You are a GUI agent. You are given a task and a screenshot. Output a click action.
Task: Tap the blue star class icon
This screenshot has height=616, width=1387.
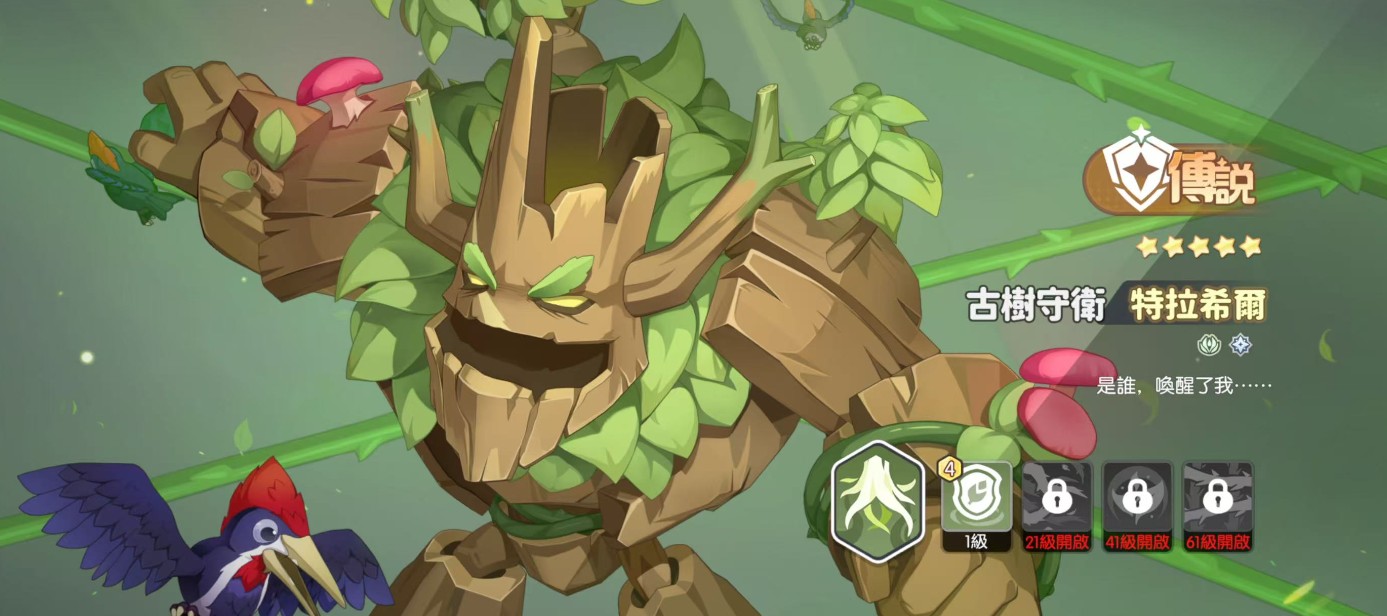(x=1240, y=346)
